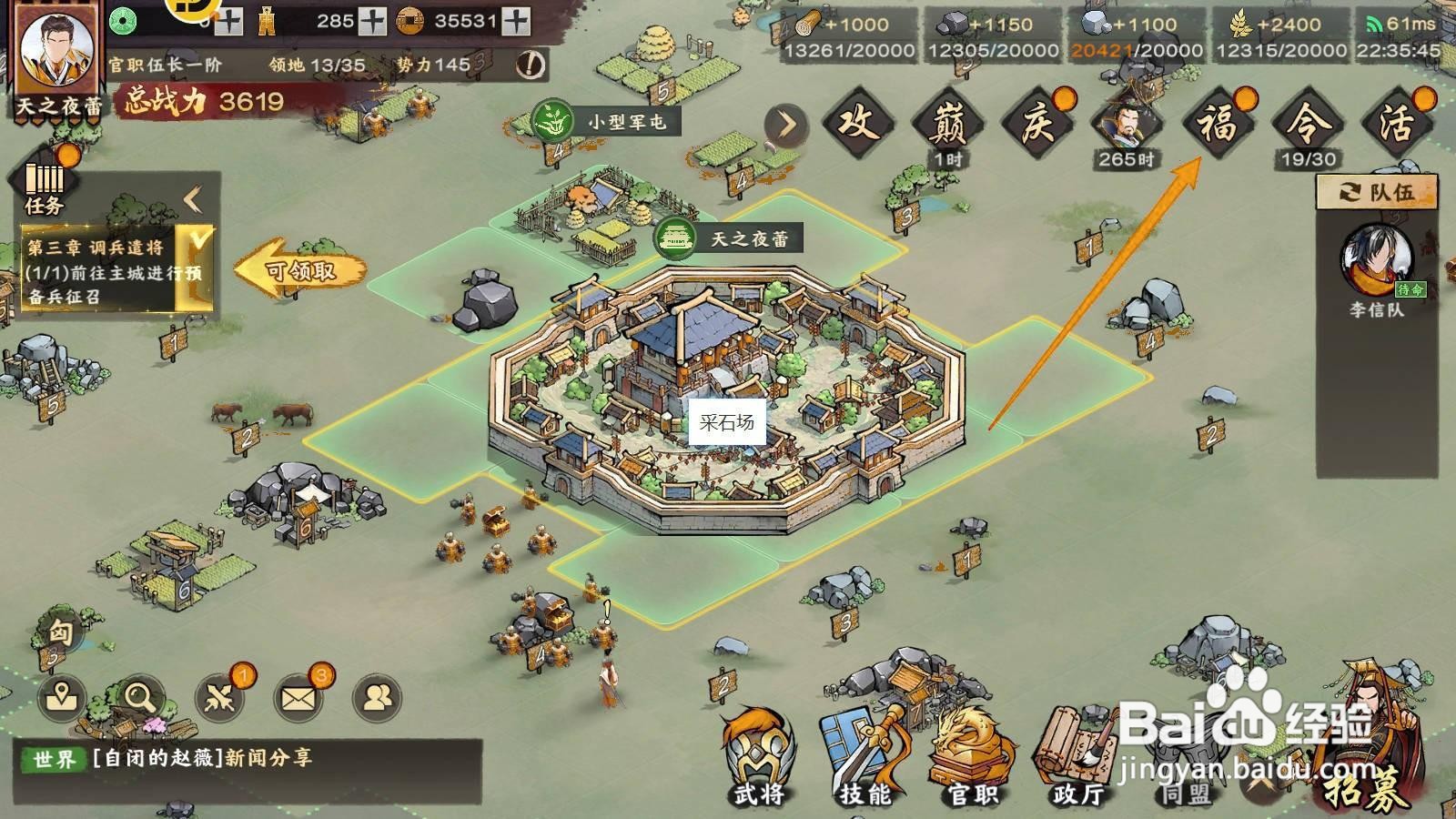Viewport: 1456px width, 819px height.
Task: Open the mail envelope icon
Action: tap(298, 698)
